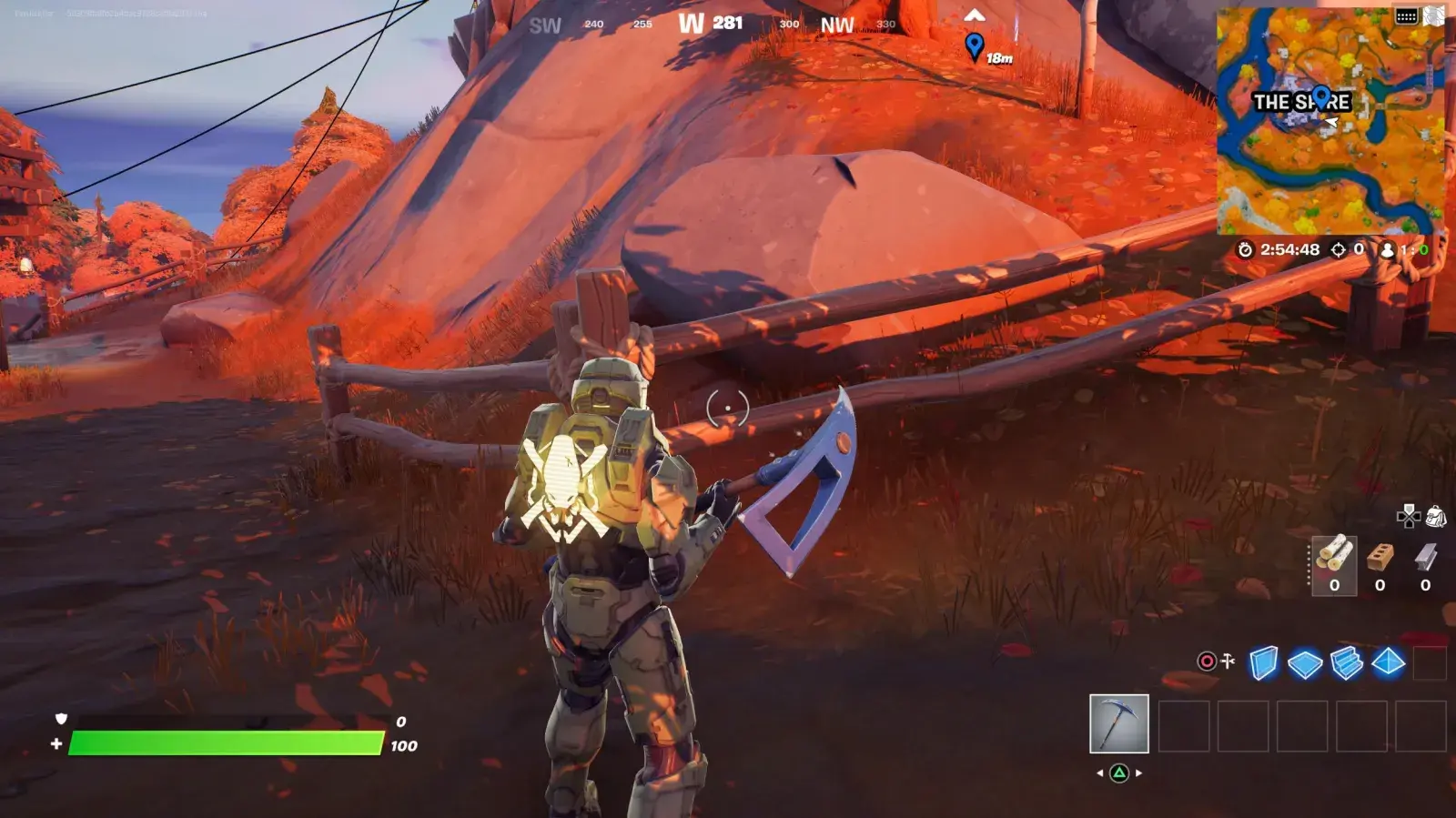Click the blue map marker pin on the minimap

point(1321,96)
